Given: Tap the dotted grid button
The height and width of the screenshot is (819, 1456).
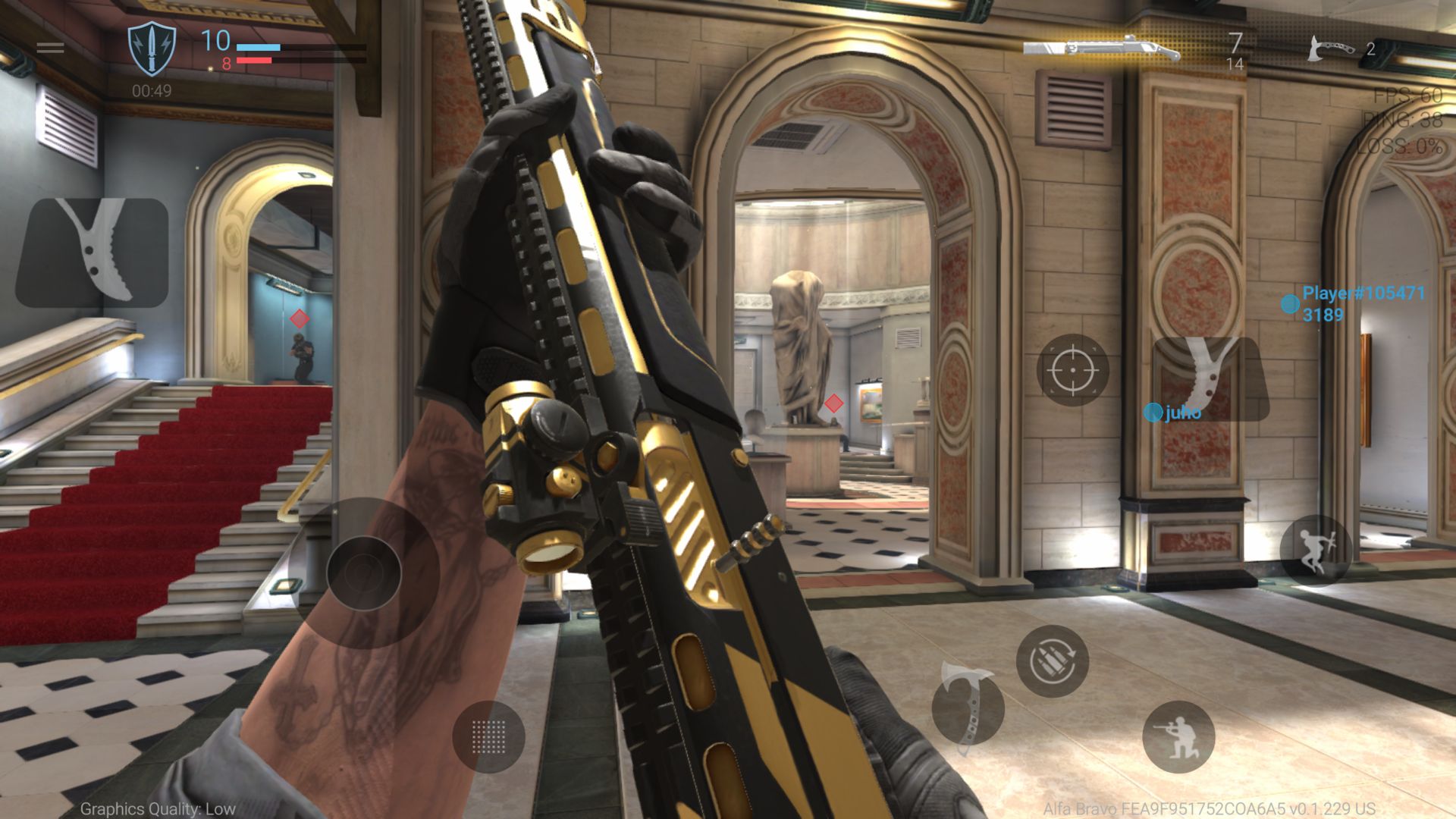Looking at the screenshot, I should coord(488,736).
